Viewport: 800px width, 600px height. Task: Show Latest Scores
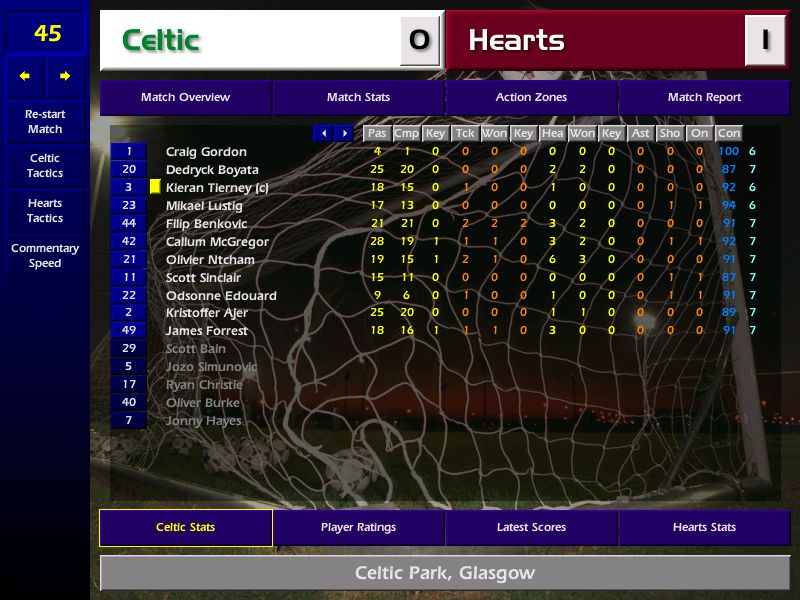click(531, 527)
